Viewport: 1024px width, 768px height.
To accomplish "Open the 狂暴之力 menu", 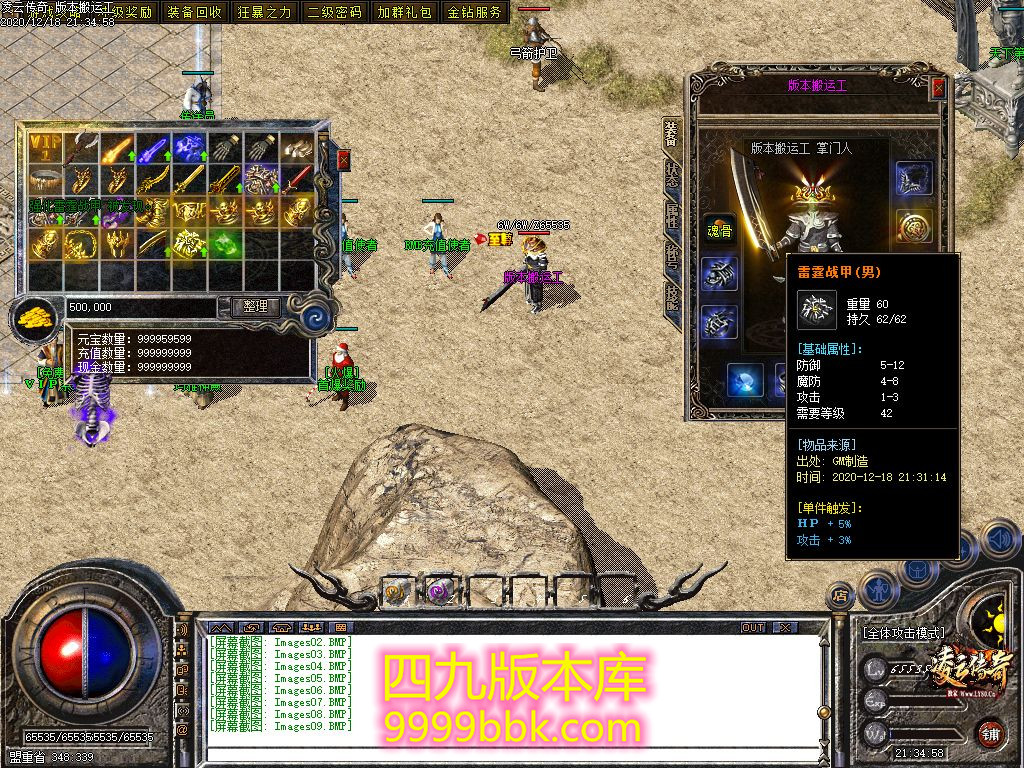I will pos(265,12).
